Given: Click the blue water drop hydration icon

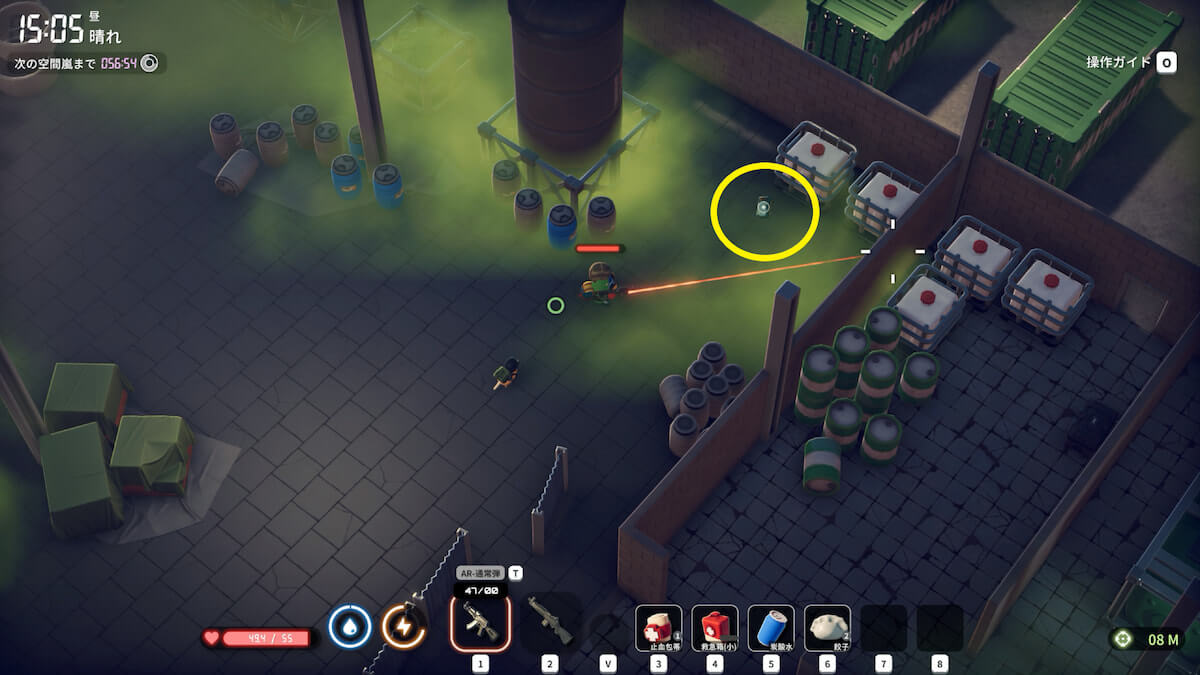Looking at the screenshot, I should tap(350, 627).
